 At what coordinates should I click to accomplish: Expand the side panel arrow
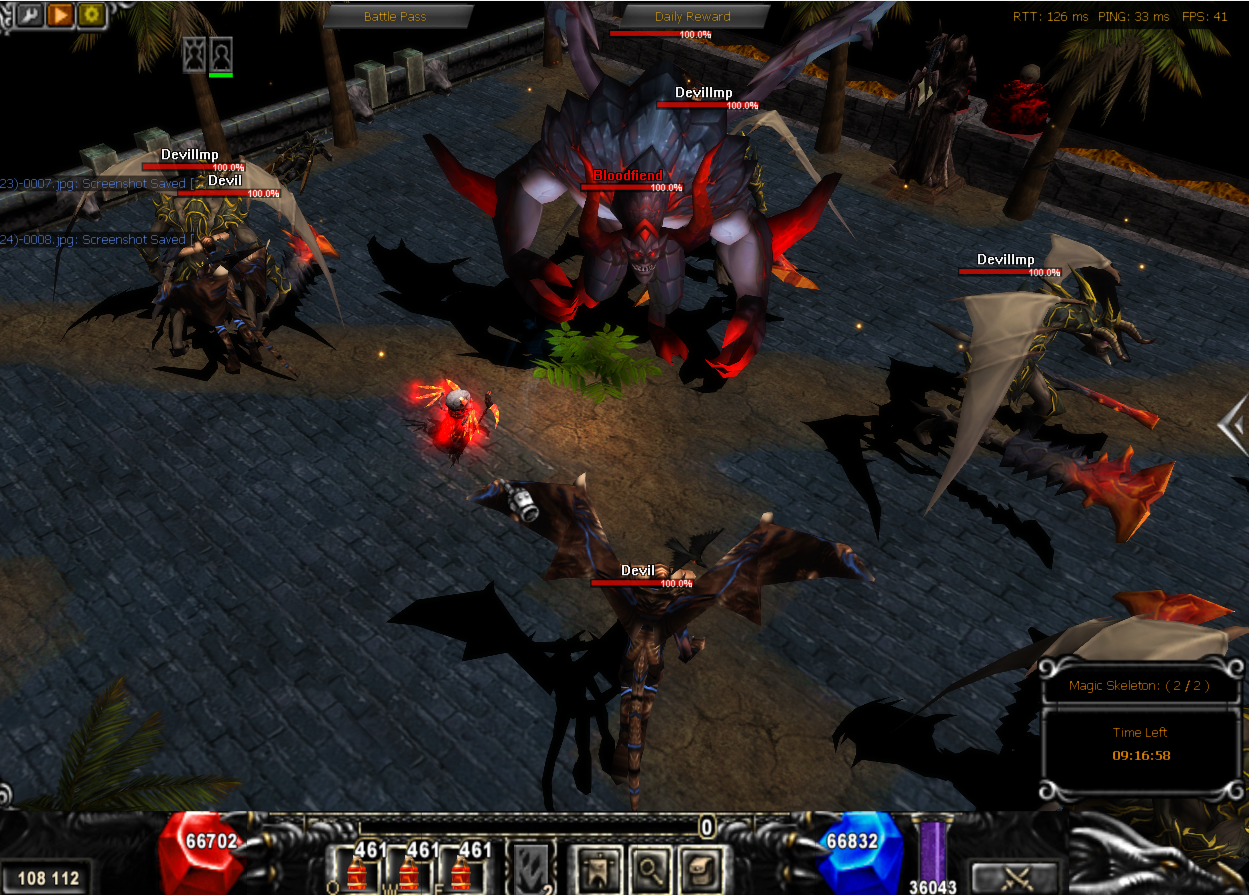(x=1232, y=425)
